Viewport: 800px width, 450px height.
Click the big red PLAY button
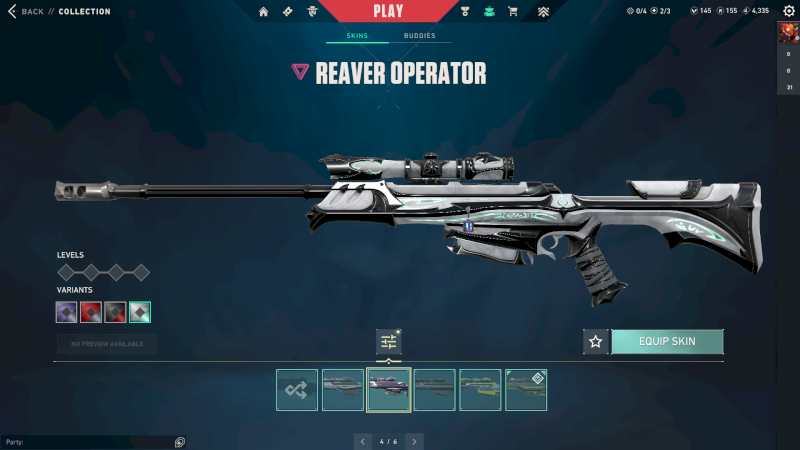pos(387,11)
